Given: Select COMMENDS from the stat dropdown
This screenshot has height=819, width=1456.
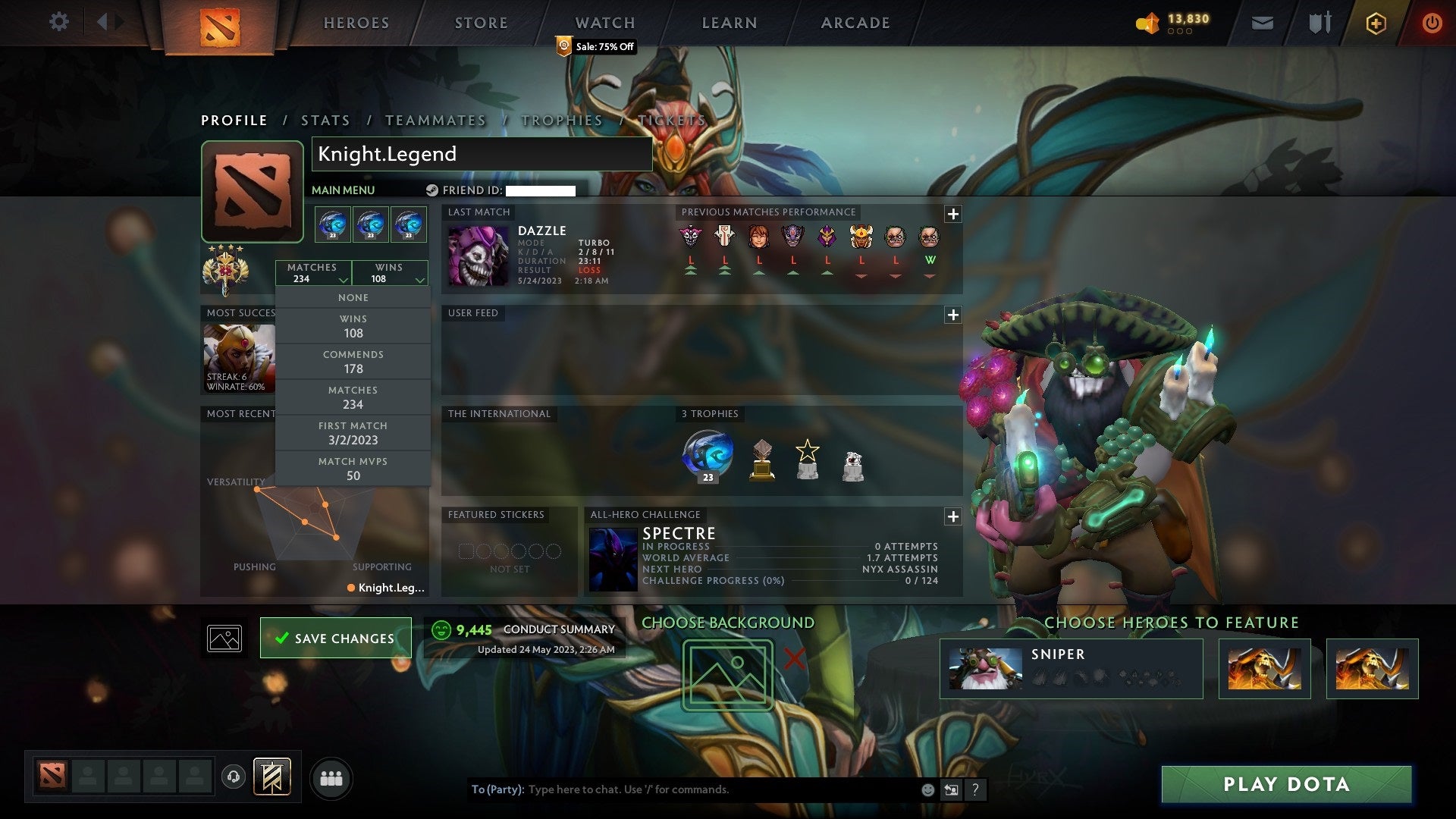Looking at the screenshot, I should click(x=353, y=362).
